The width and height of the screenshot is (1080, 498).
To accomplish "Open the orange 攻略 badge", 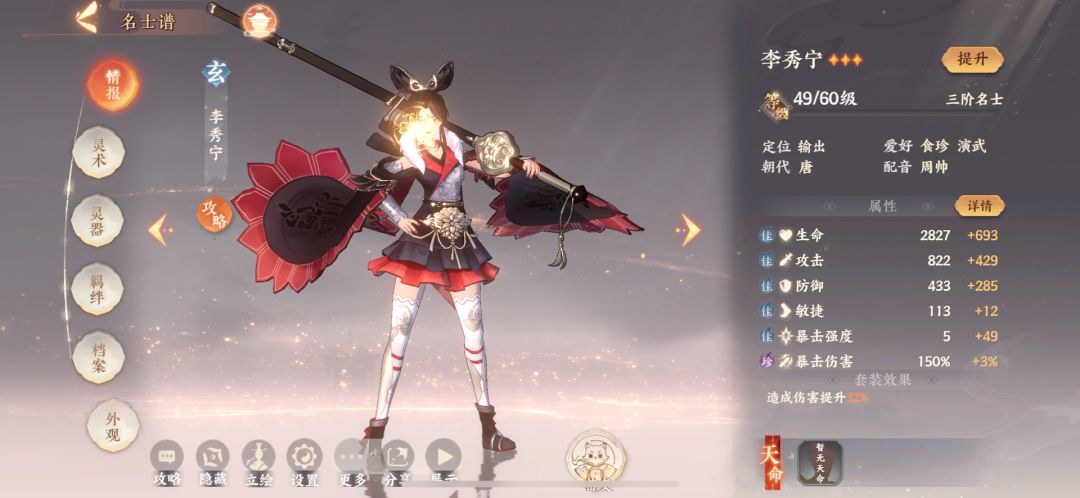I will [213, 213].
